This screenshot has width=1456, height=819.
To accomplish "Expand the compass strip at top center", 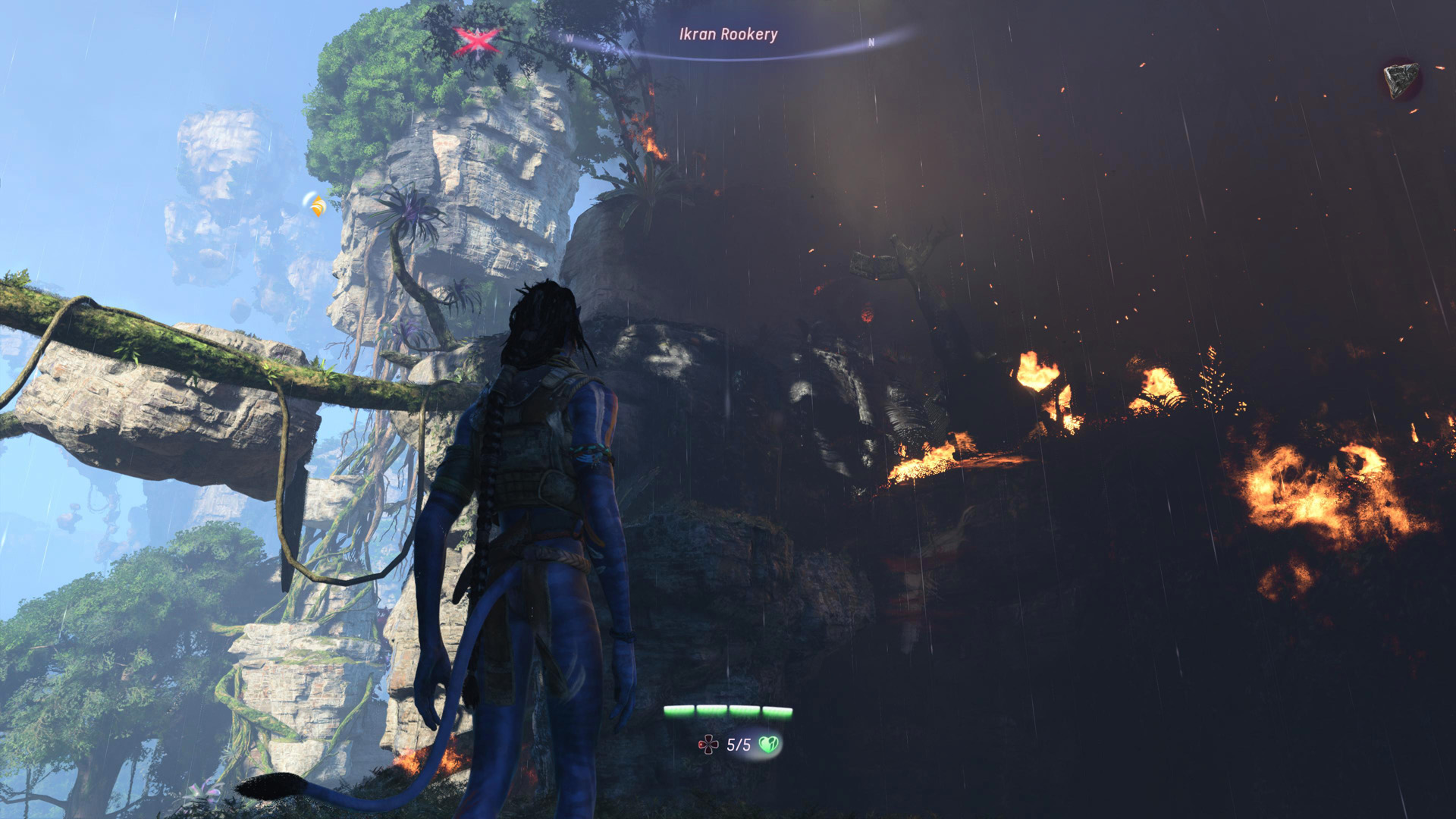I will [x=728, y=45].
